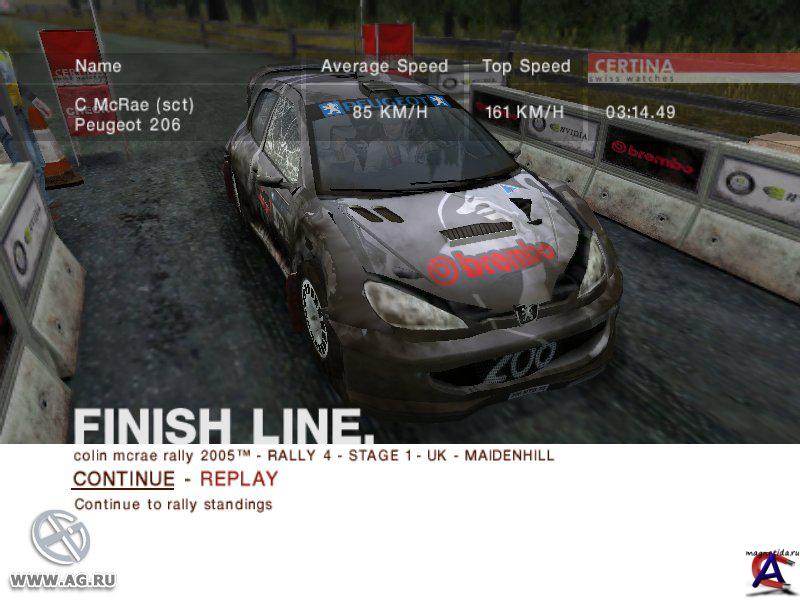Select the REPLAY option
This screenshot has height=600, width=800.
tap(239, 479)
